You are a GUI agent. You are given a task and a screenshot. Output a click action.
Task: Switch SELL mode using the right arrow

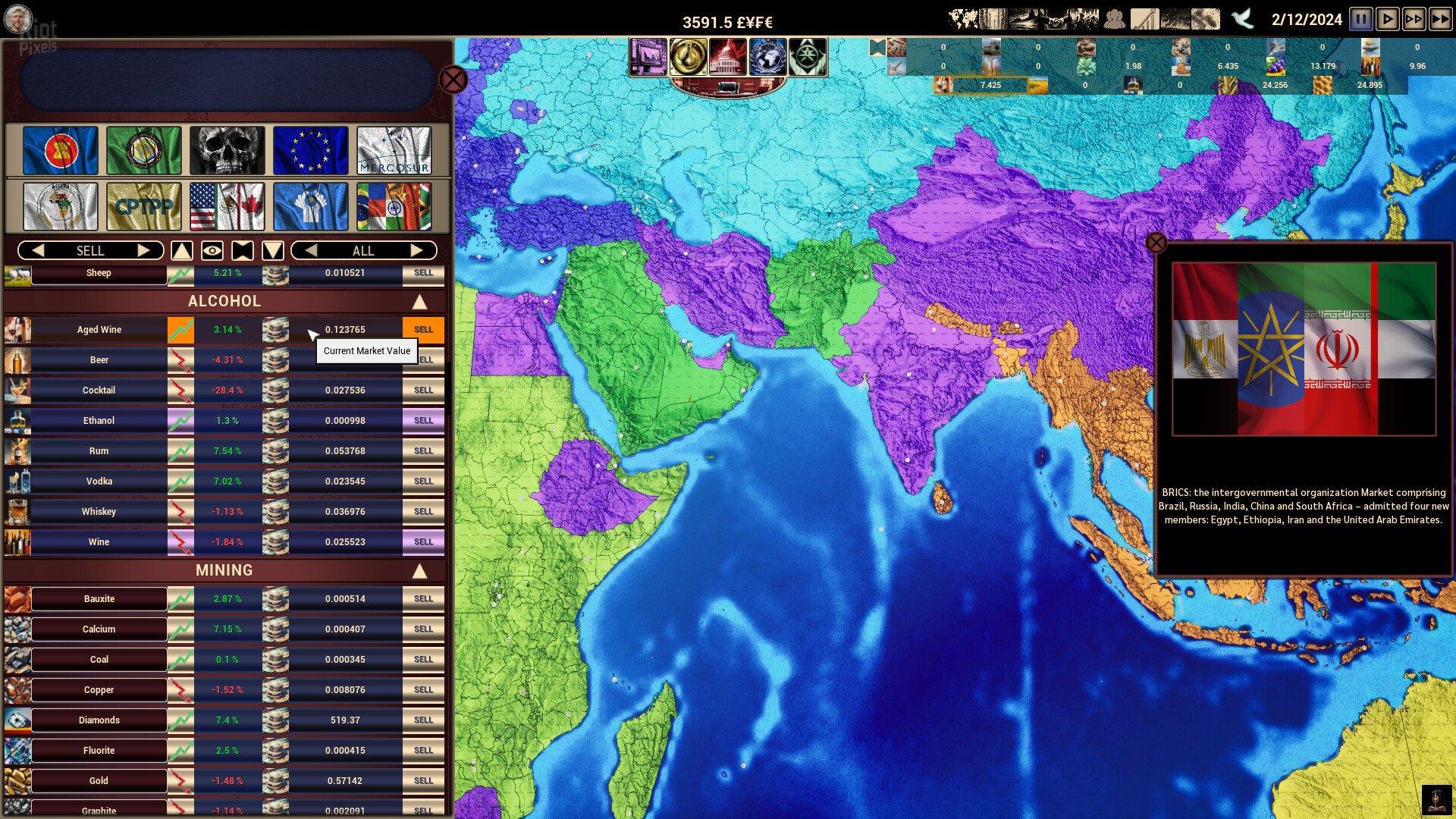point(143,250)
